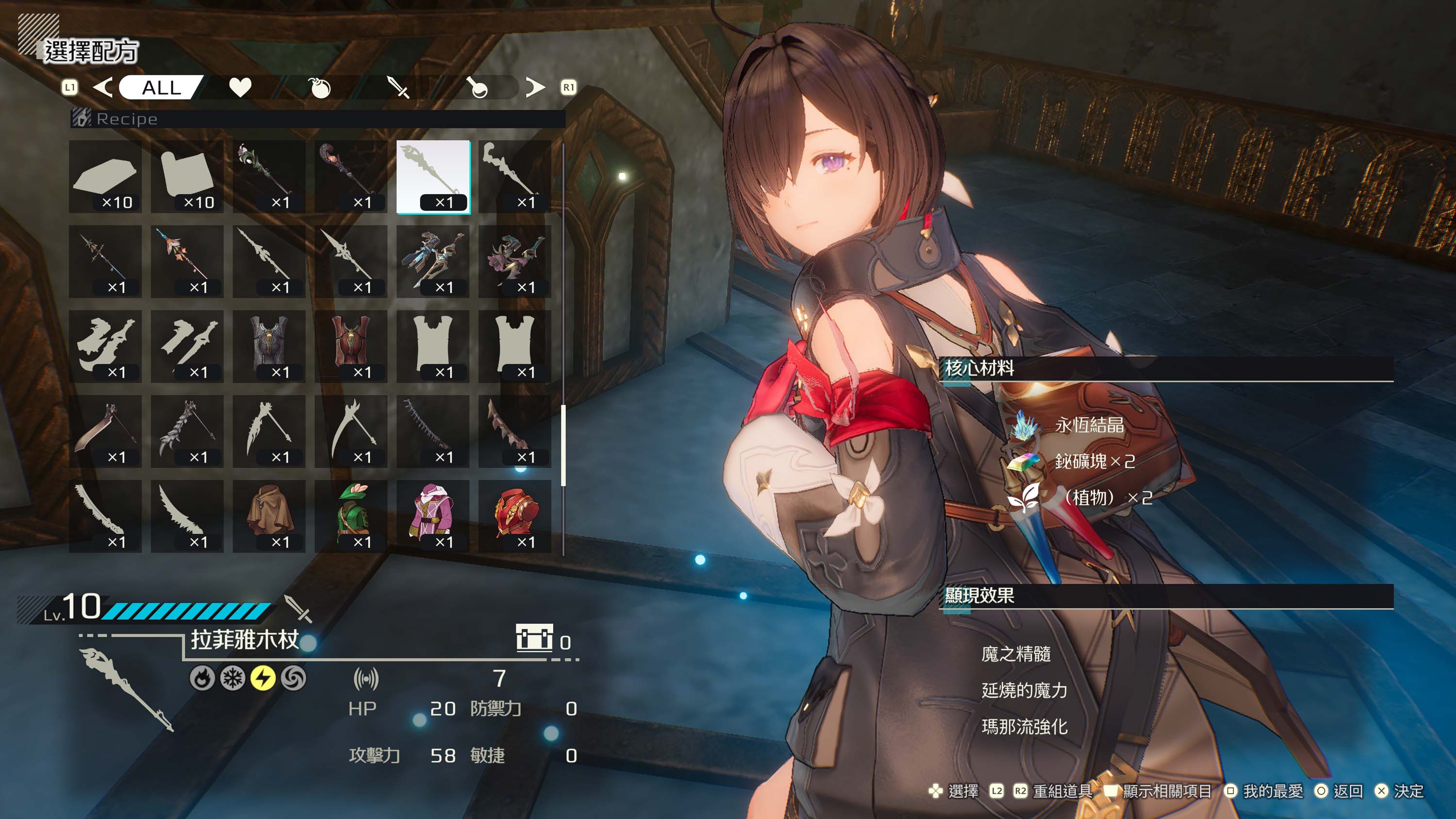Select the red chest armor recipe
Image resolution: width=1456 pixels, height=819 pixels.
pyautogui.click(x=351, y=346)
